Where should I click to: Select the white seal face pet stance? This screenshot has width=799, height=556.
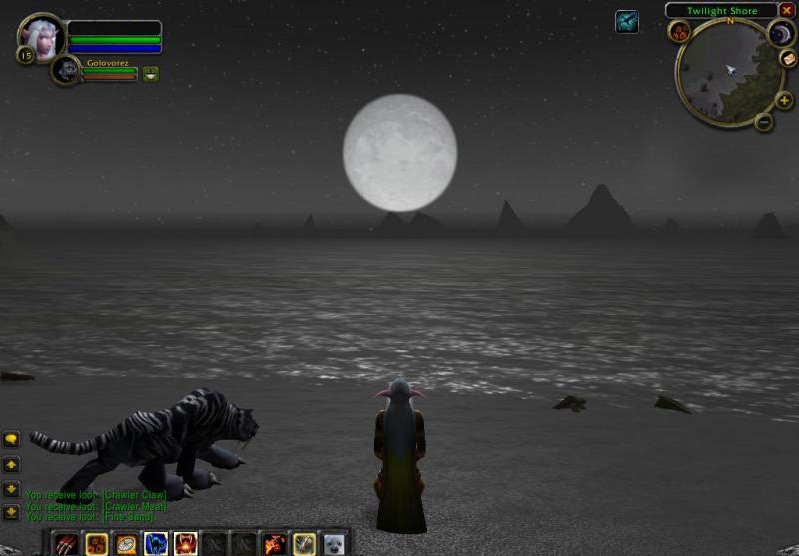(x=334, y=544)
